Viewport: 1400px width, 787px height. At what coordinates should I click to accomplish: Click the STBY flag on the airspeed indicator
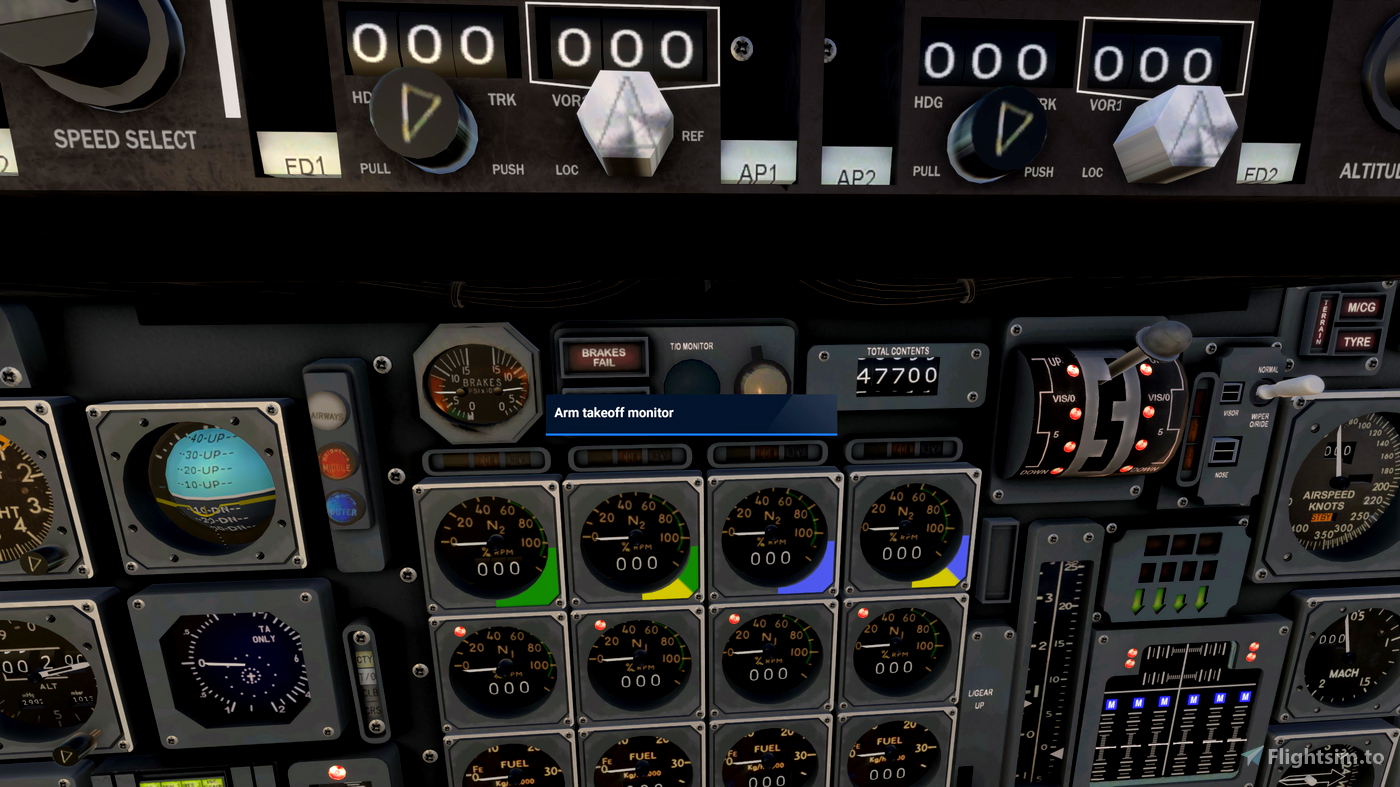pyautogui.click(x=1322, y=518)
